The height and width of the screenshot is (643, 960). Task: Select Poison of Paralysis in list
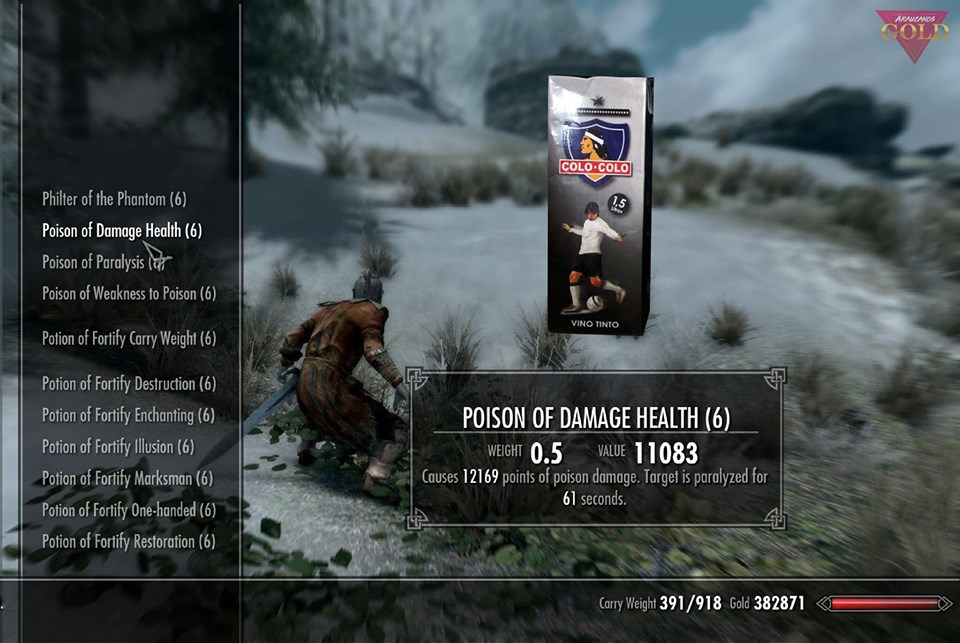(x=97, y=262)
